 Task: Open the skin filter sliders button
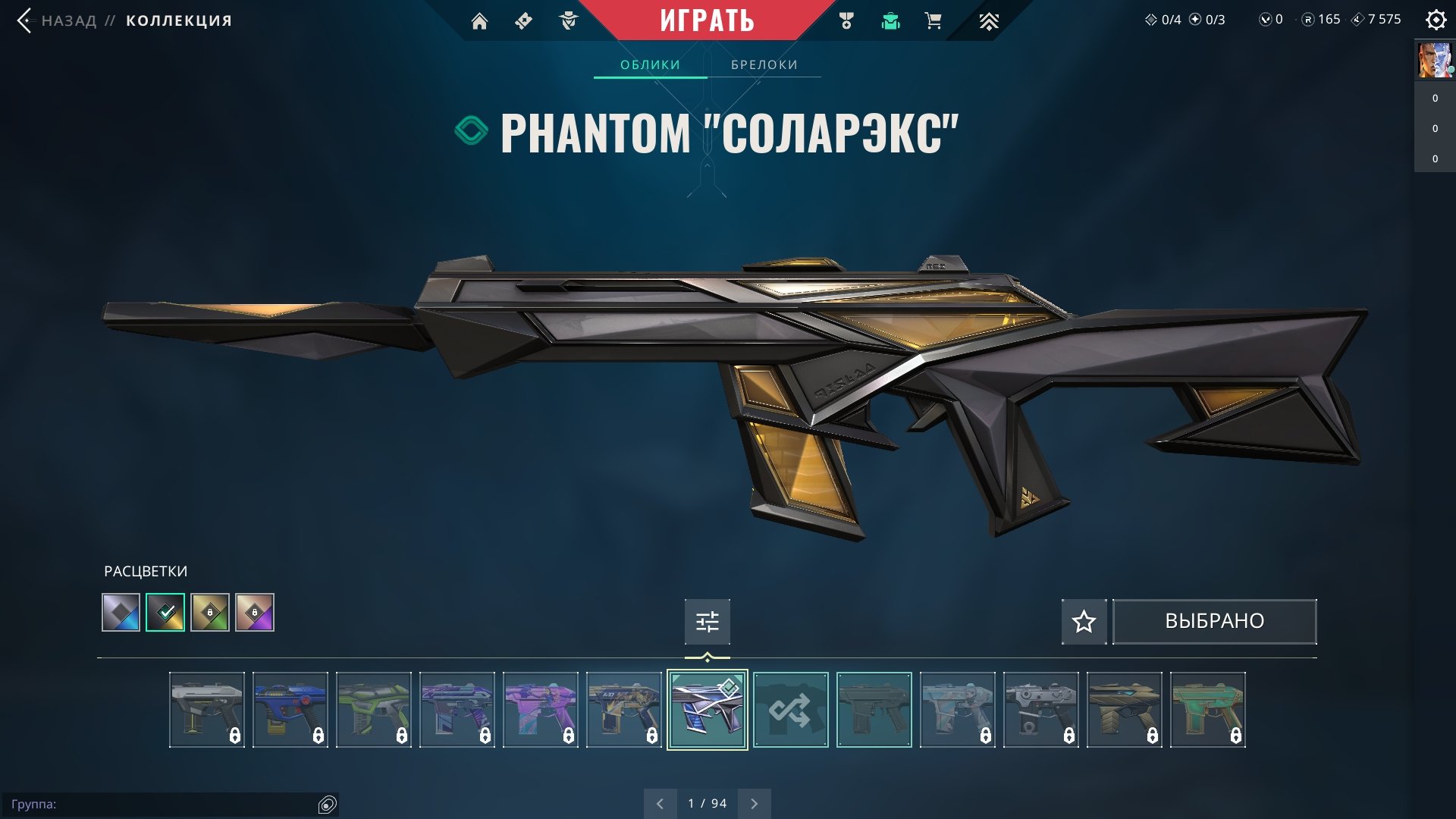pos(708,622)
